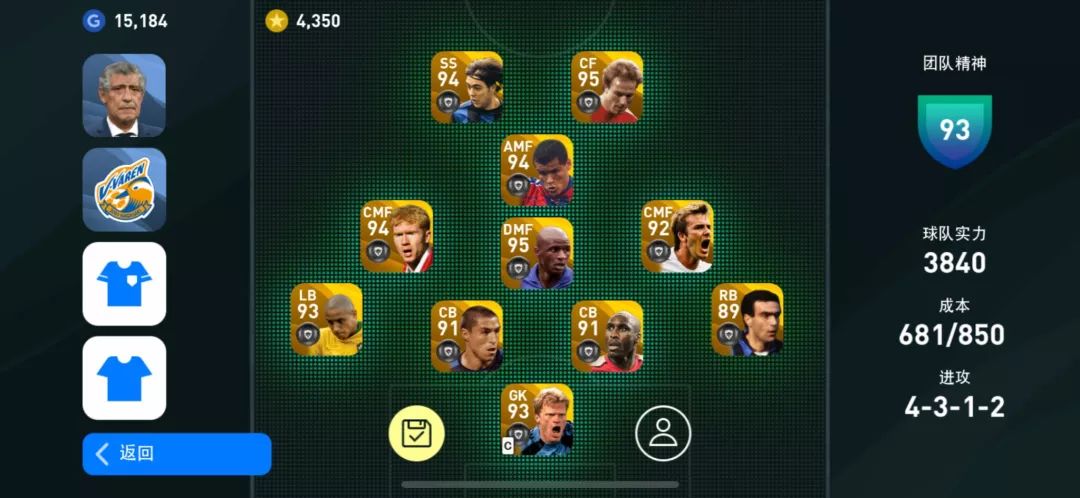Screen dimensions: 1080x498
Task: Pick the GK 93 captain card
Action: (x=537, y=420)
